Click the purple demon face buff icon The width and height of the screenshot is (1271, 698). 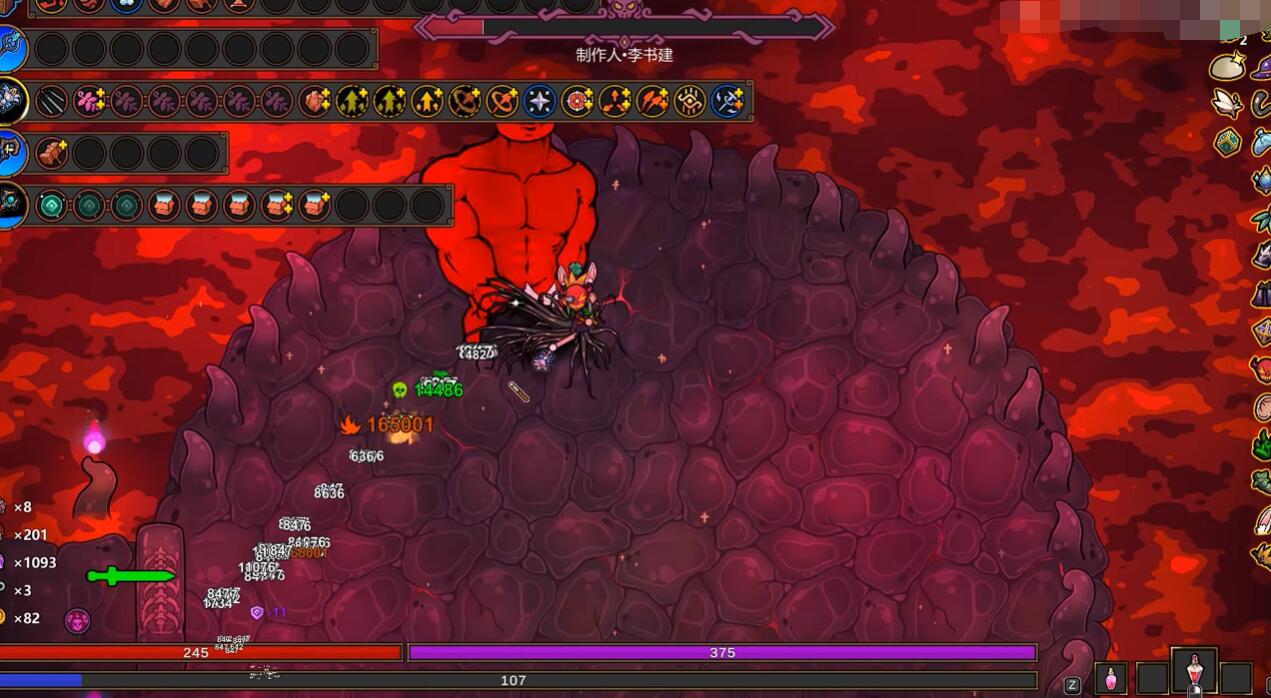[x=77, y=621]
